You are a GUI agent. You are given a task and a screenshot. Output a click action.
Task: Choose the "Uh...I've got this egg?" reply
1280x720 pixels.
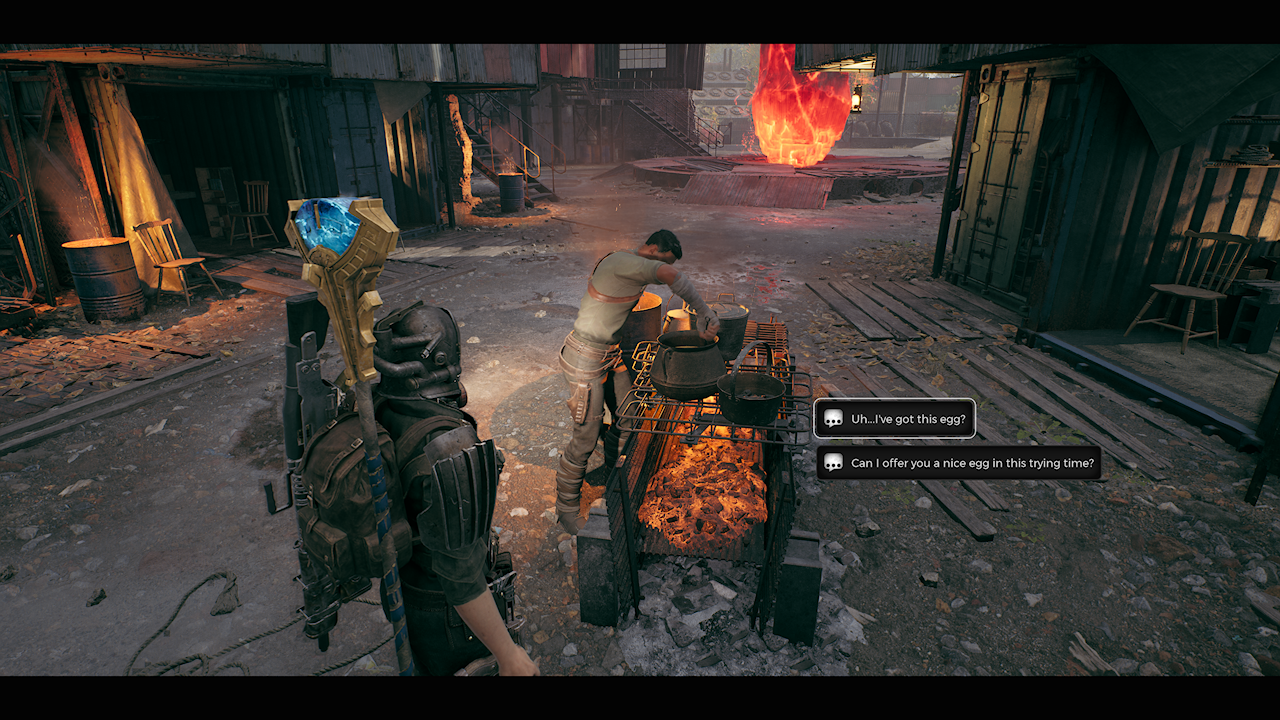pyautogui.click(x=895, y=419)
